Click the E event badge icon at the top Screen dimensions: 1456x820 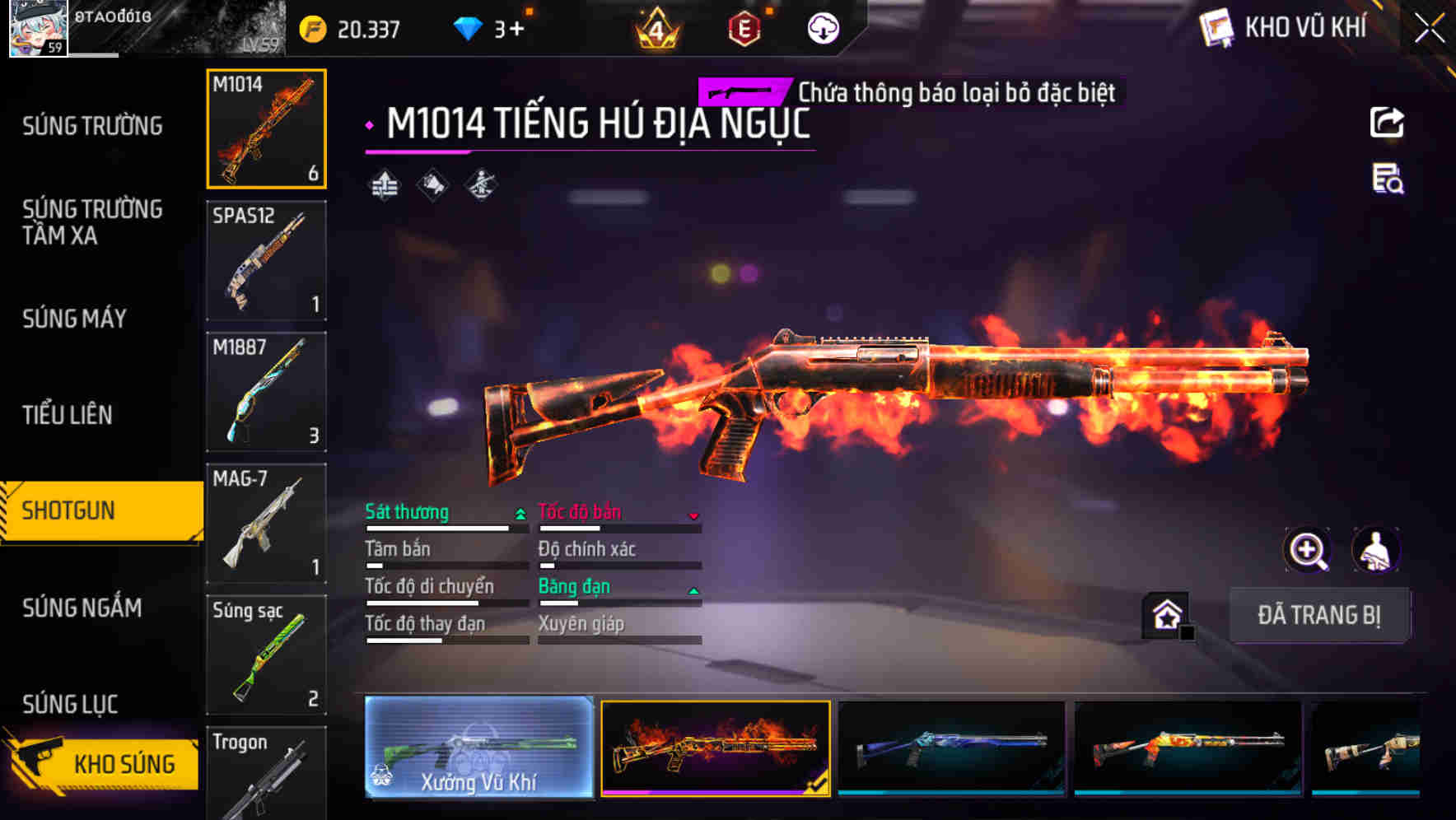coord(745,26)
